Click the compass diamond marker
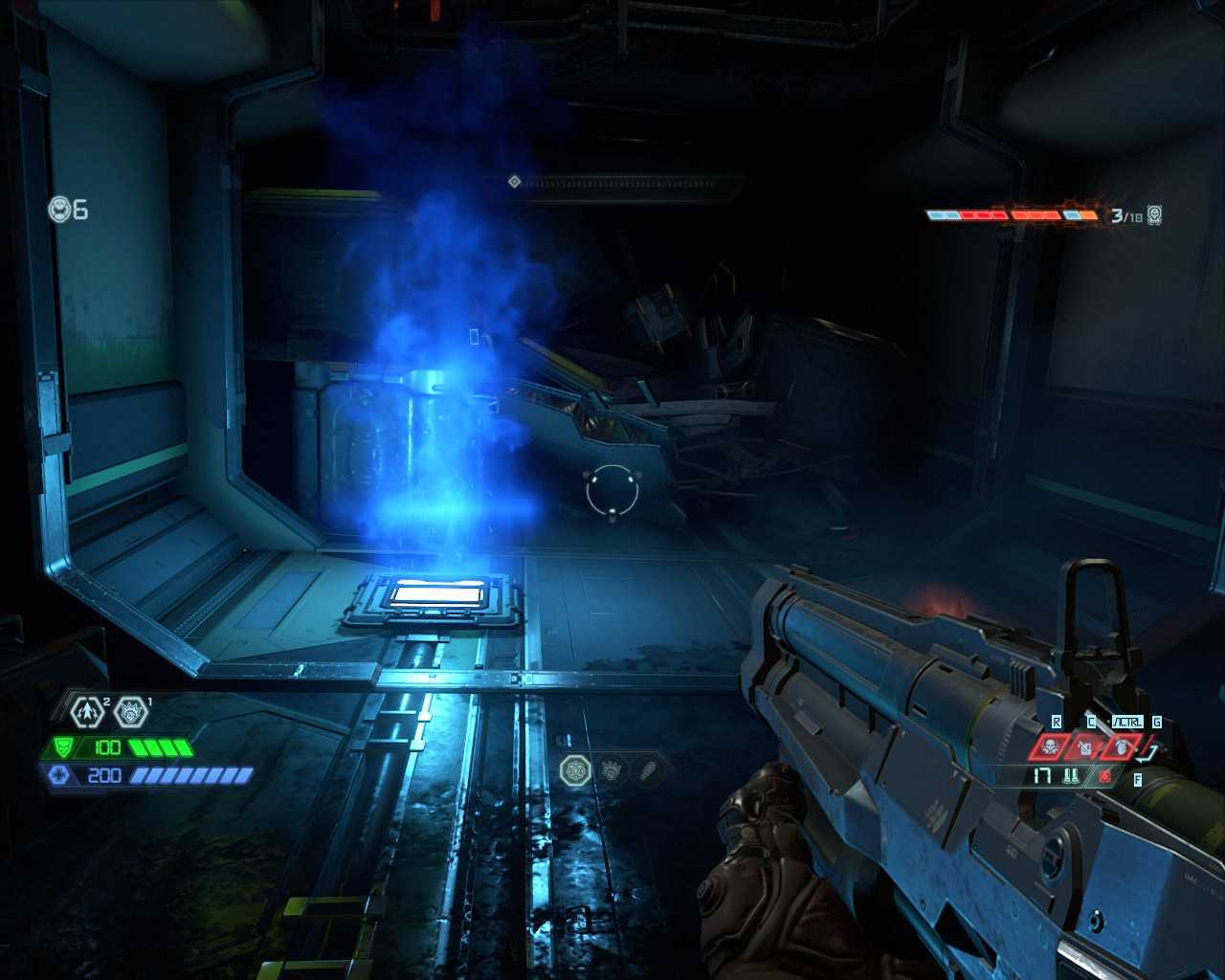This screenshot has width=1225, height=980. pos(514,181)
